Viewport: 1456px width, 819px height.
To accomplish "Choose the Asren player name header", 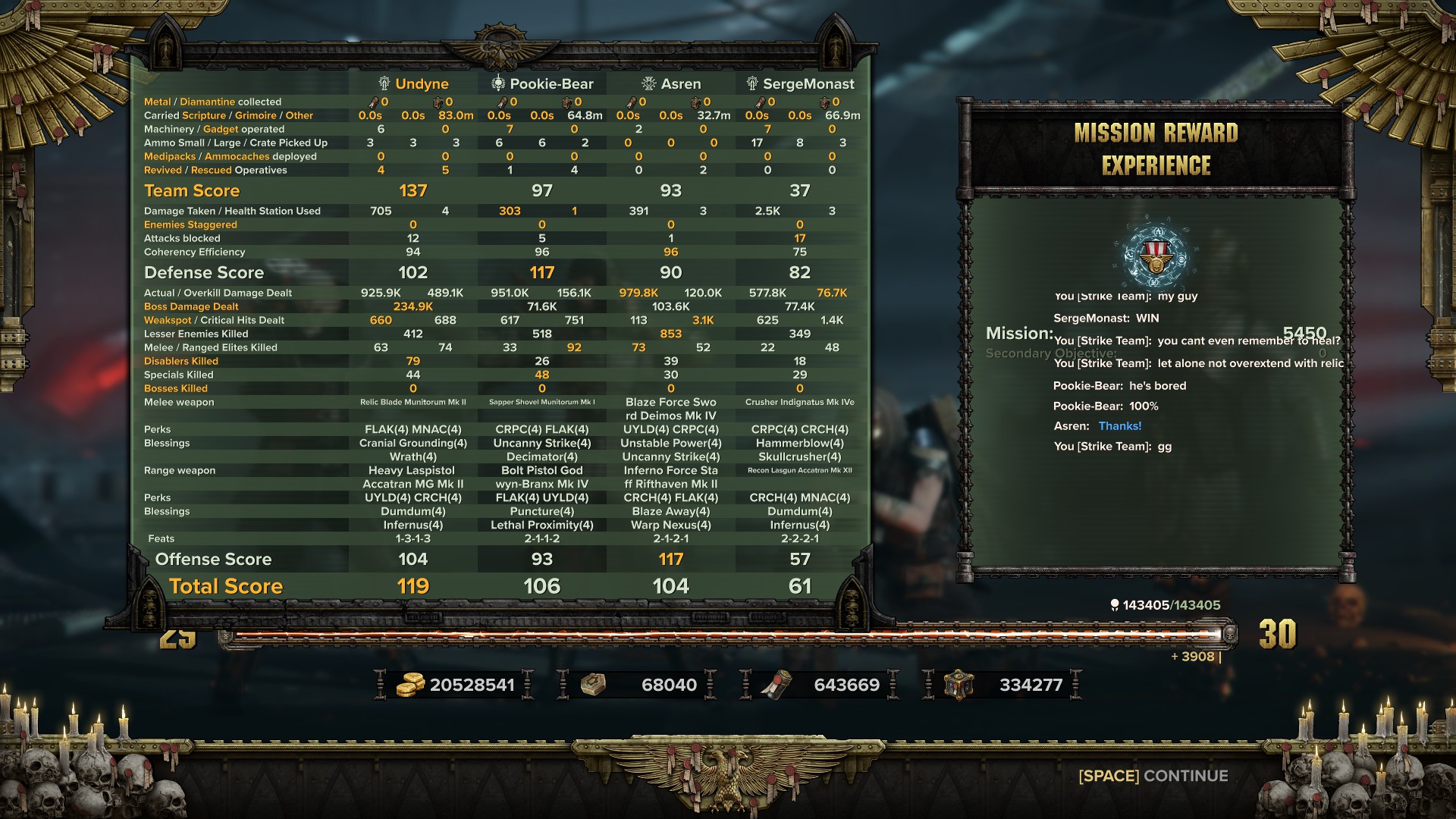I will tap(680, 83).
